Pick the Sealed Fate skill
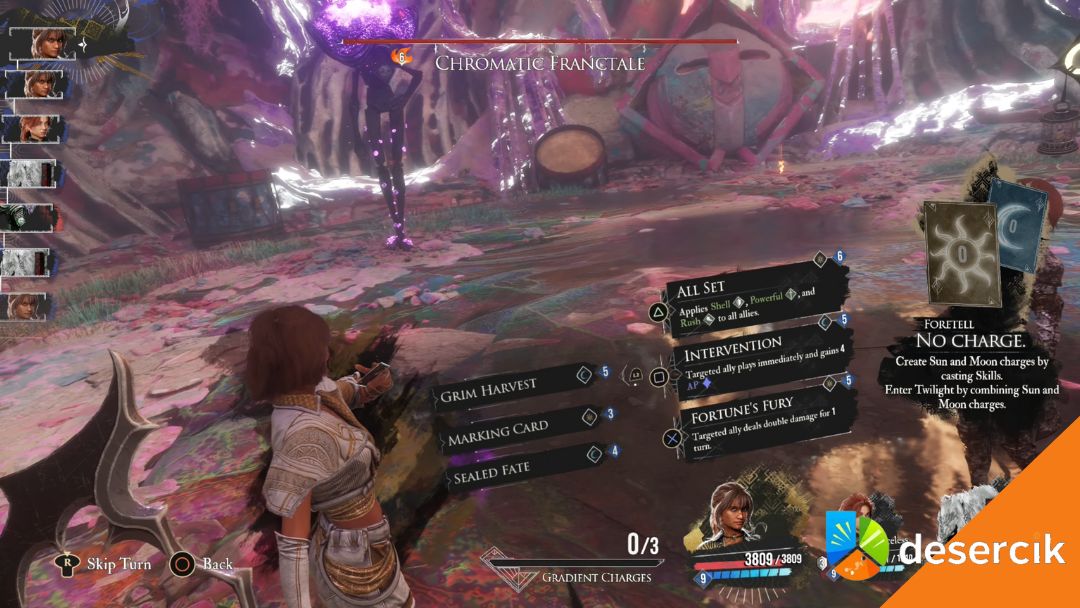1080x608 pixels. (518, 468)
